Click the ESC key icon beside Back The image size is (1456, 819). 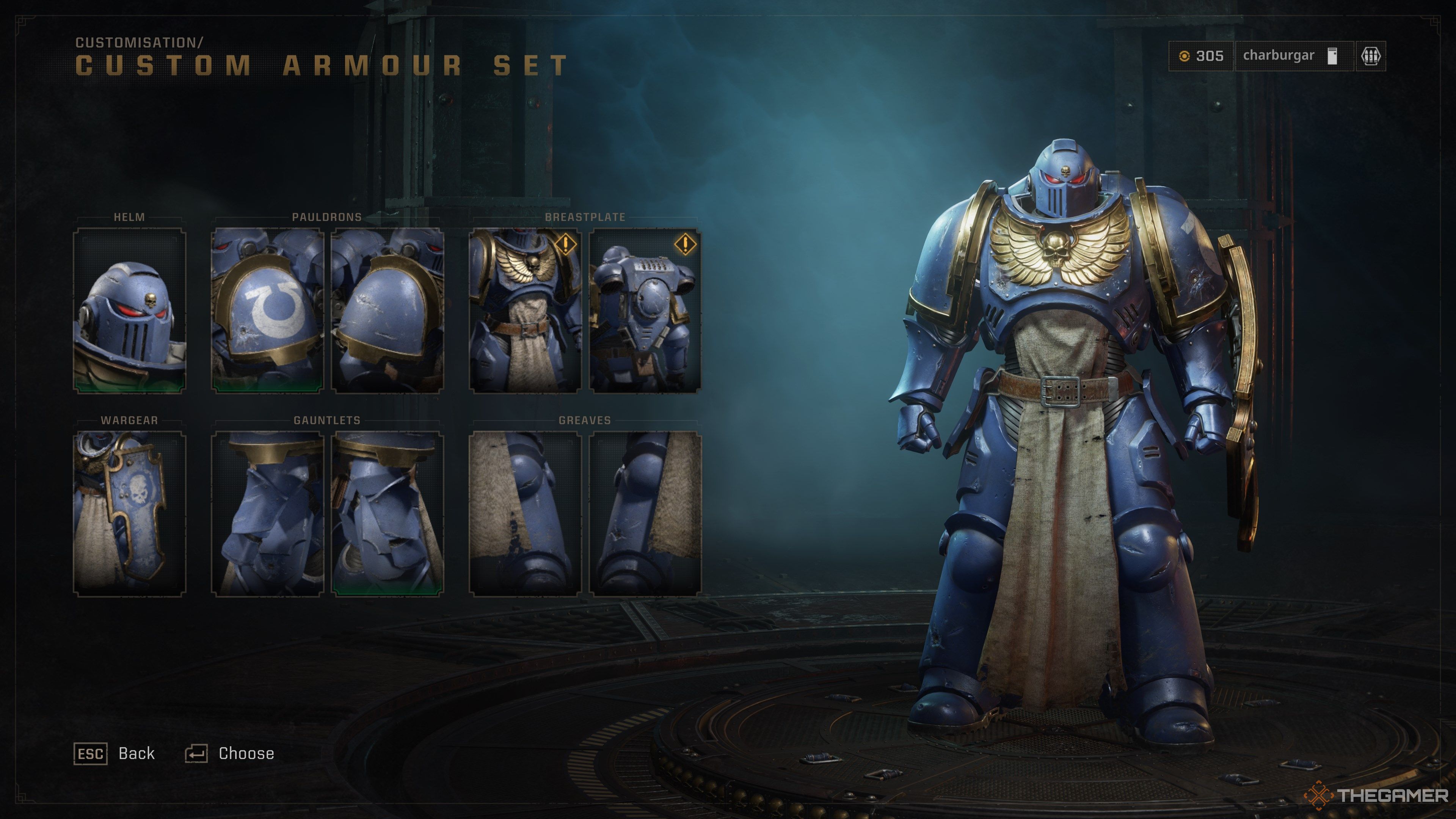pos(91,753)
